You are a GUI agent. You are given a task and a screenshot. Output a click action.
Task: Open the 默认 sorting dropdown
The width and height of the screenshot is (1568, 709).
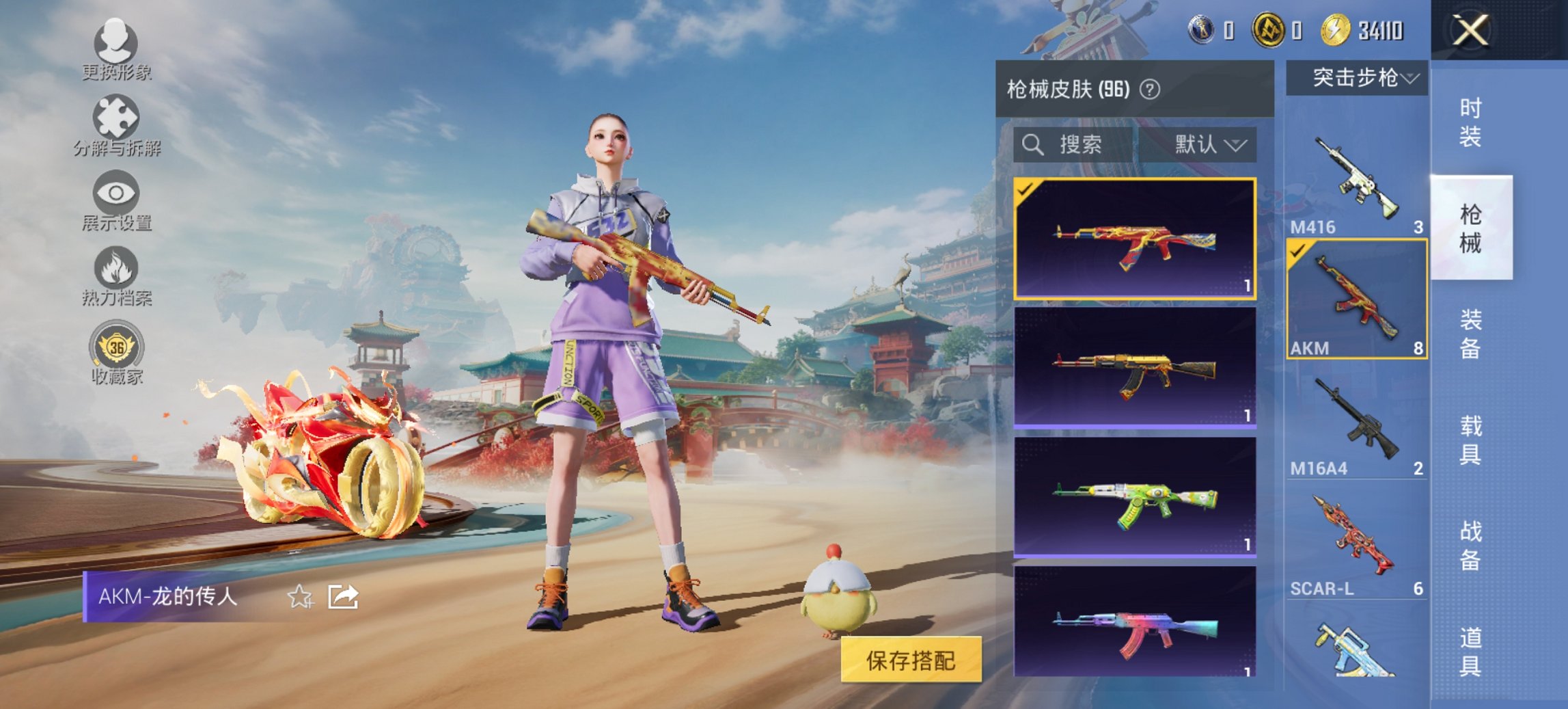pos(1211,146)
